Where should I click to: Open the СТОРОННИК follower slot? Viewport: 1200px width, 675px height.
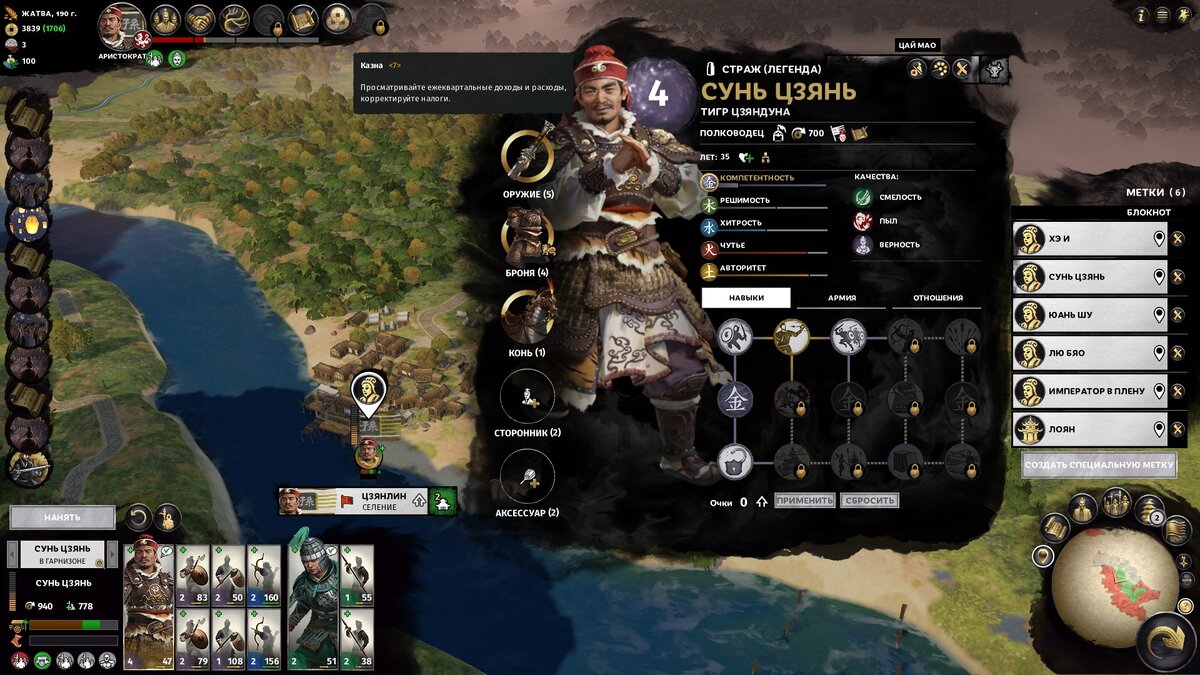pyautogui.click(x=527, y=396)
